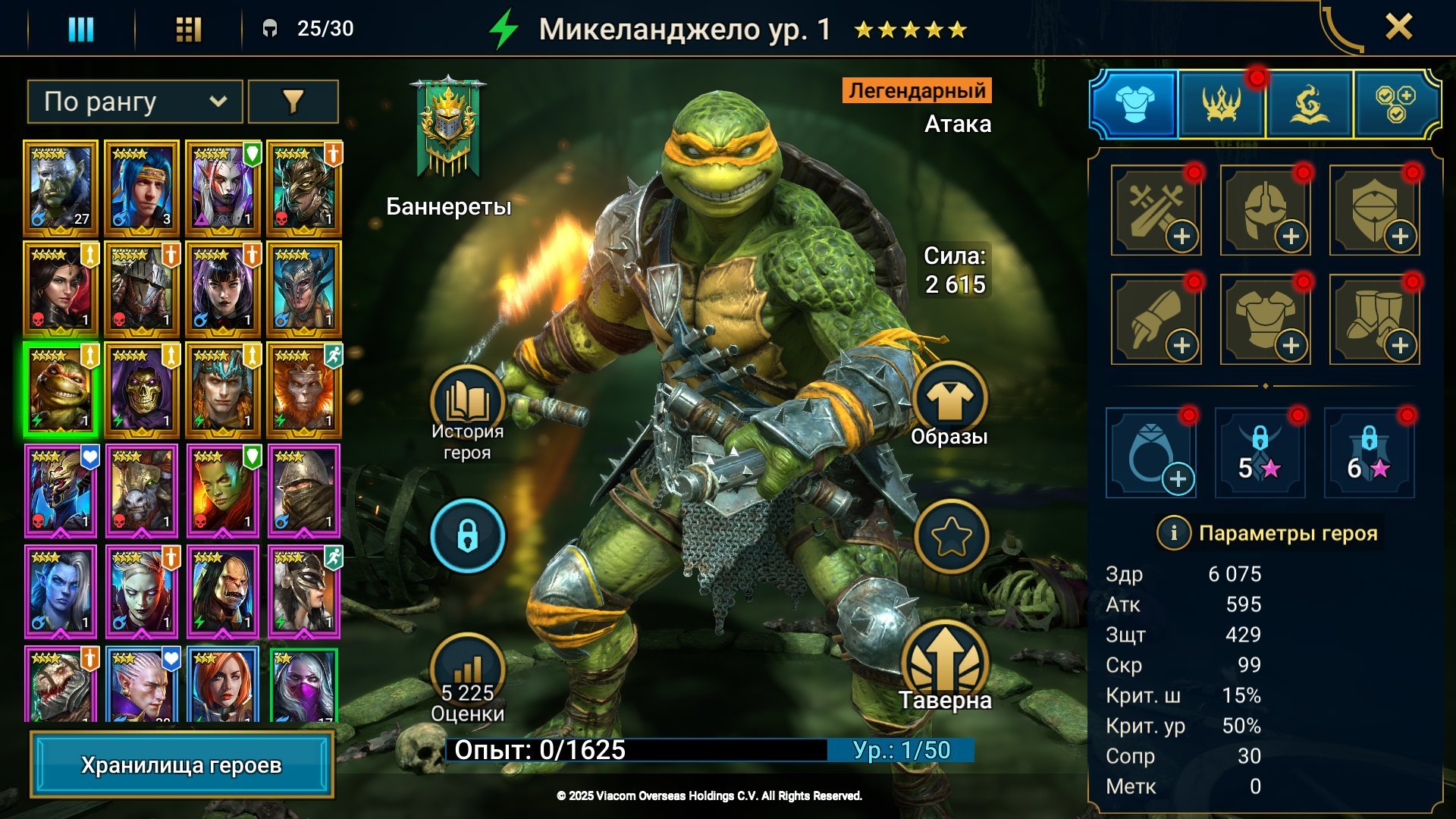The width and height of the screenshot is (1456, 819).
Task: Toggle the hero lock padlock button
Action: tap(467, 535)
